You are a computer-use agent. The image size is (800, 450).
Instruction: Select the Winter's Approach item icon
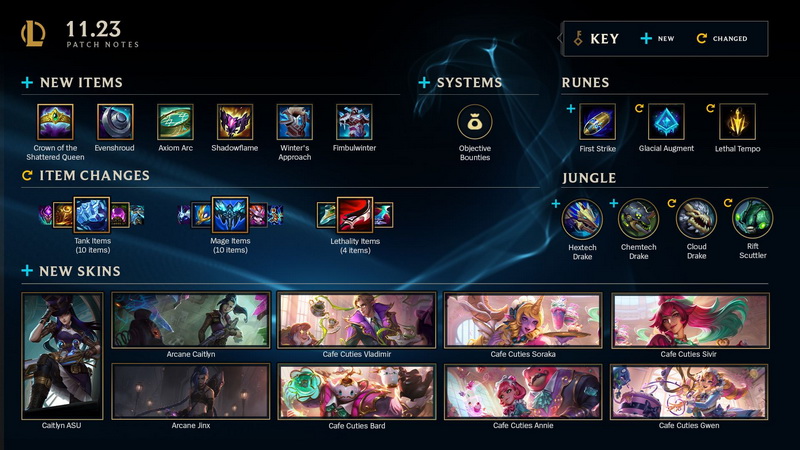pyautogui.click(x=295, y=122)
